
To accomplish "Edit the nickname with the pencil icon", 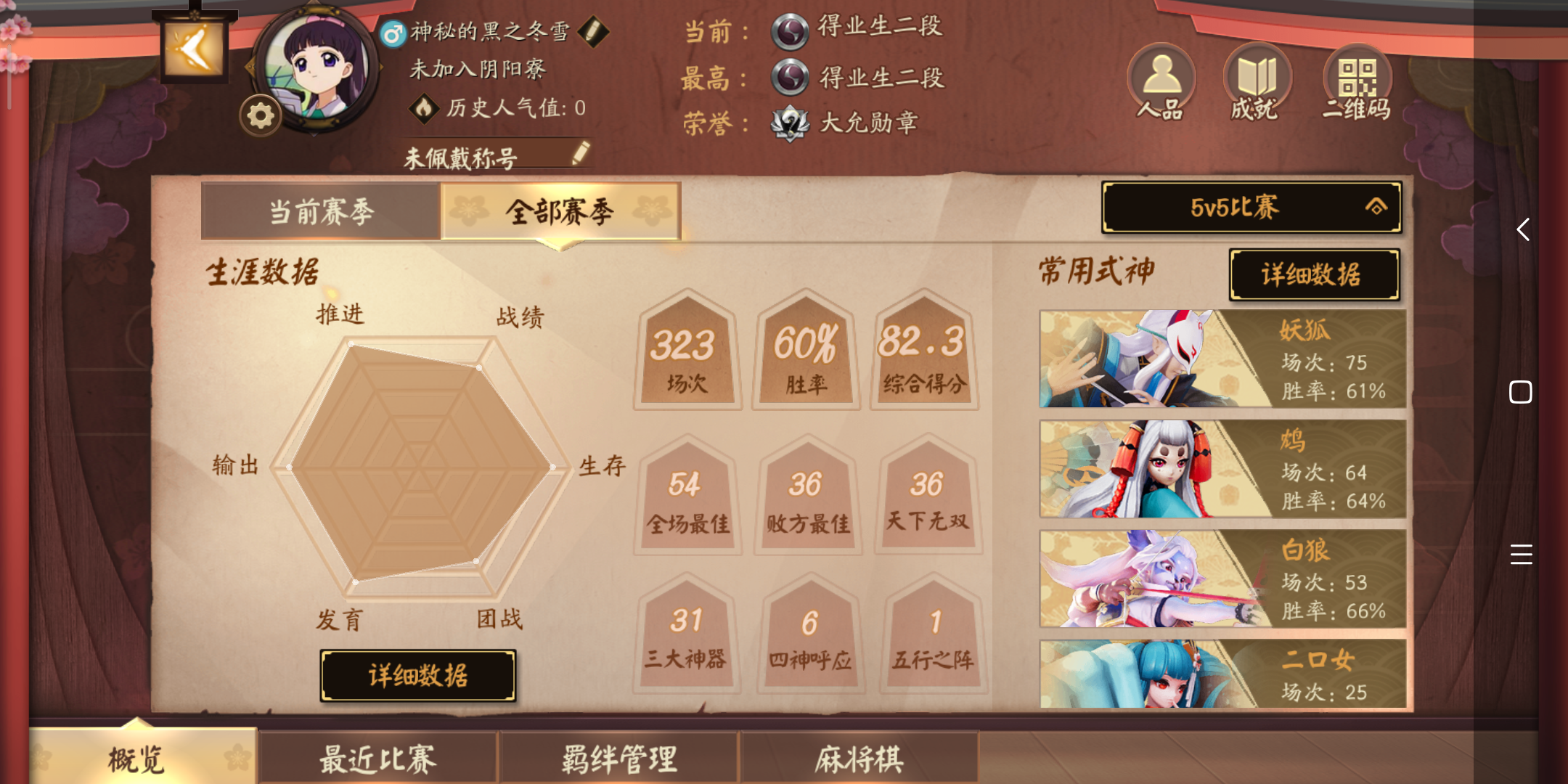I will [595, 30].
